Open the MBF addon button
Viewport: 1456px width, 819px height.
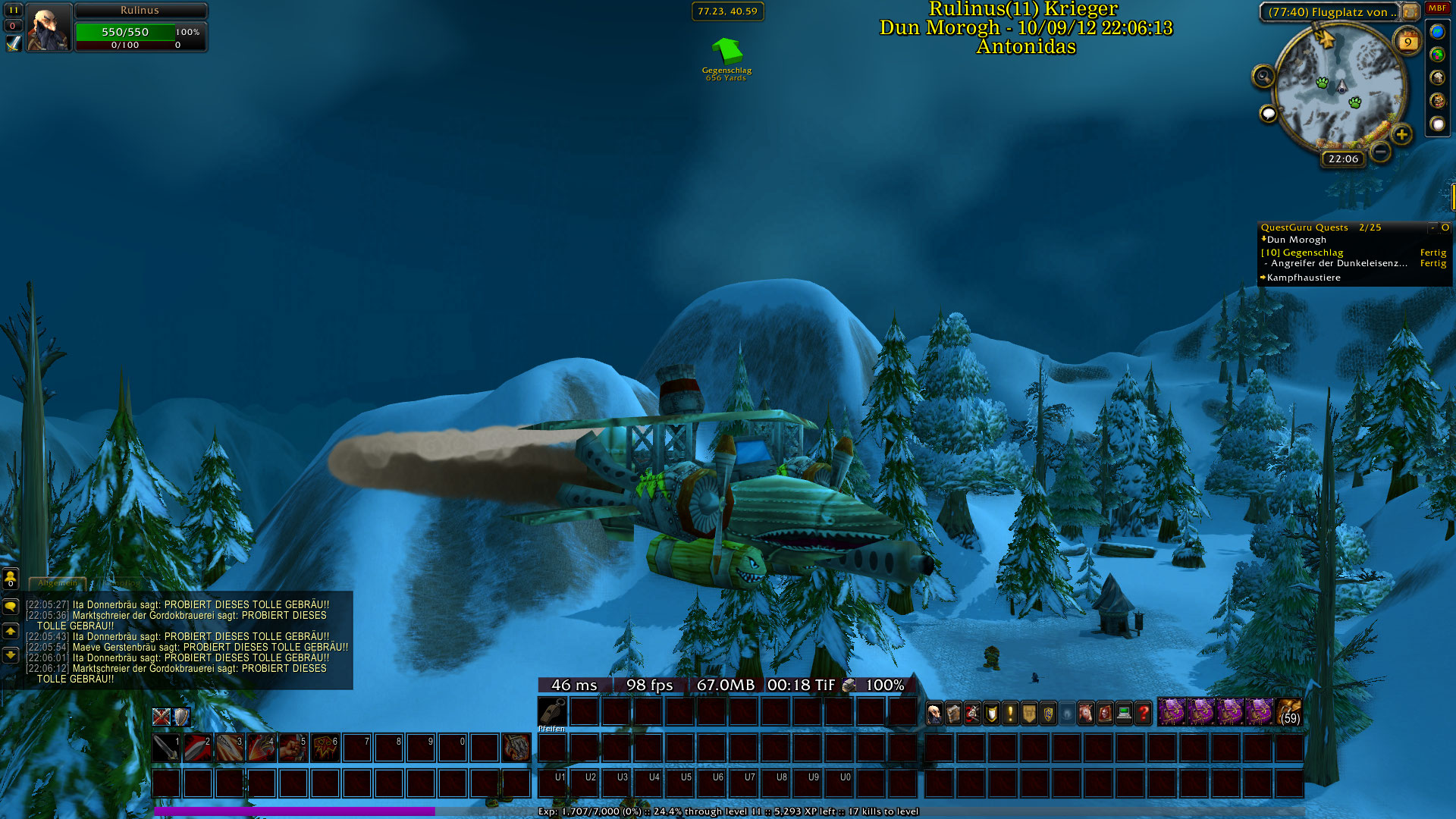click(x=1437, y=8)
